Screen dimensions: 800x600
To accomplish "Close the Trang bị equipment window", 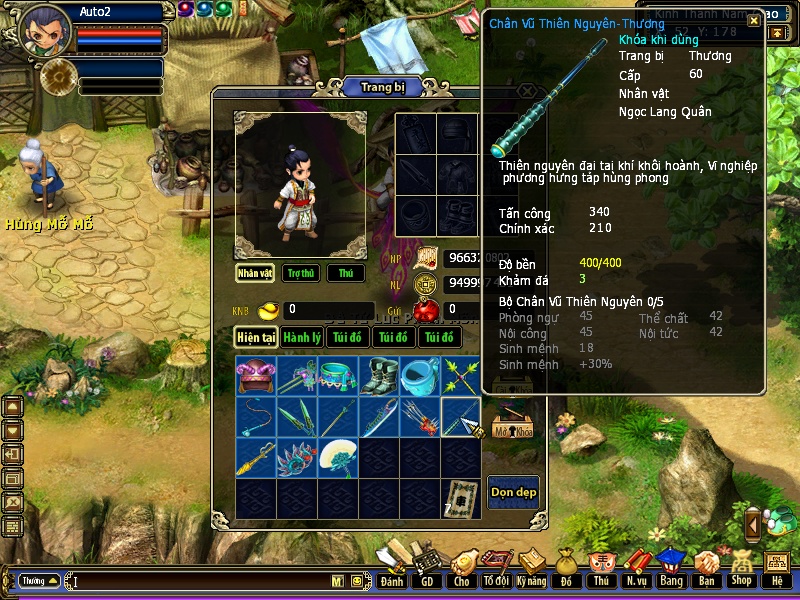I will (527, 91).
